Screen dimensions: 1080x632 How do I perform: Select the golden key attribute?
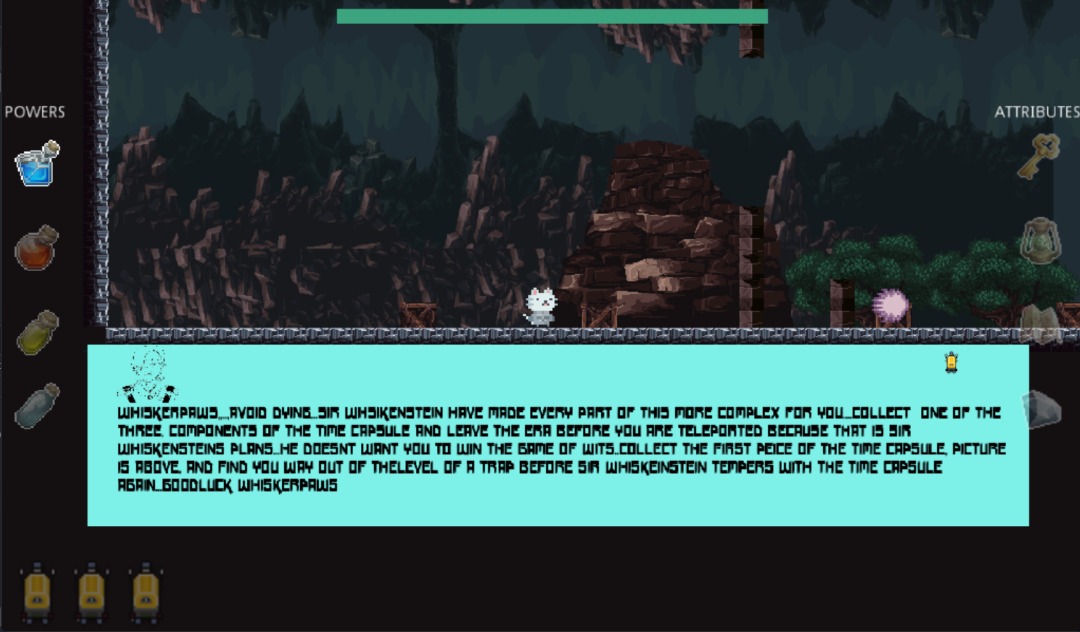1039,156
